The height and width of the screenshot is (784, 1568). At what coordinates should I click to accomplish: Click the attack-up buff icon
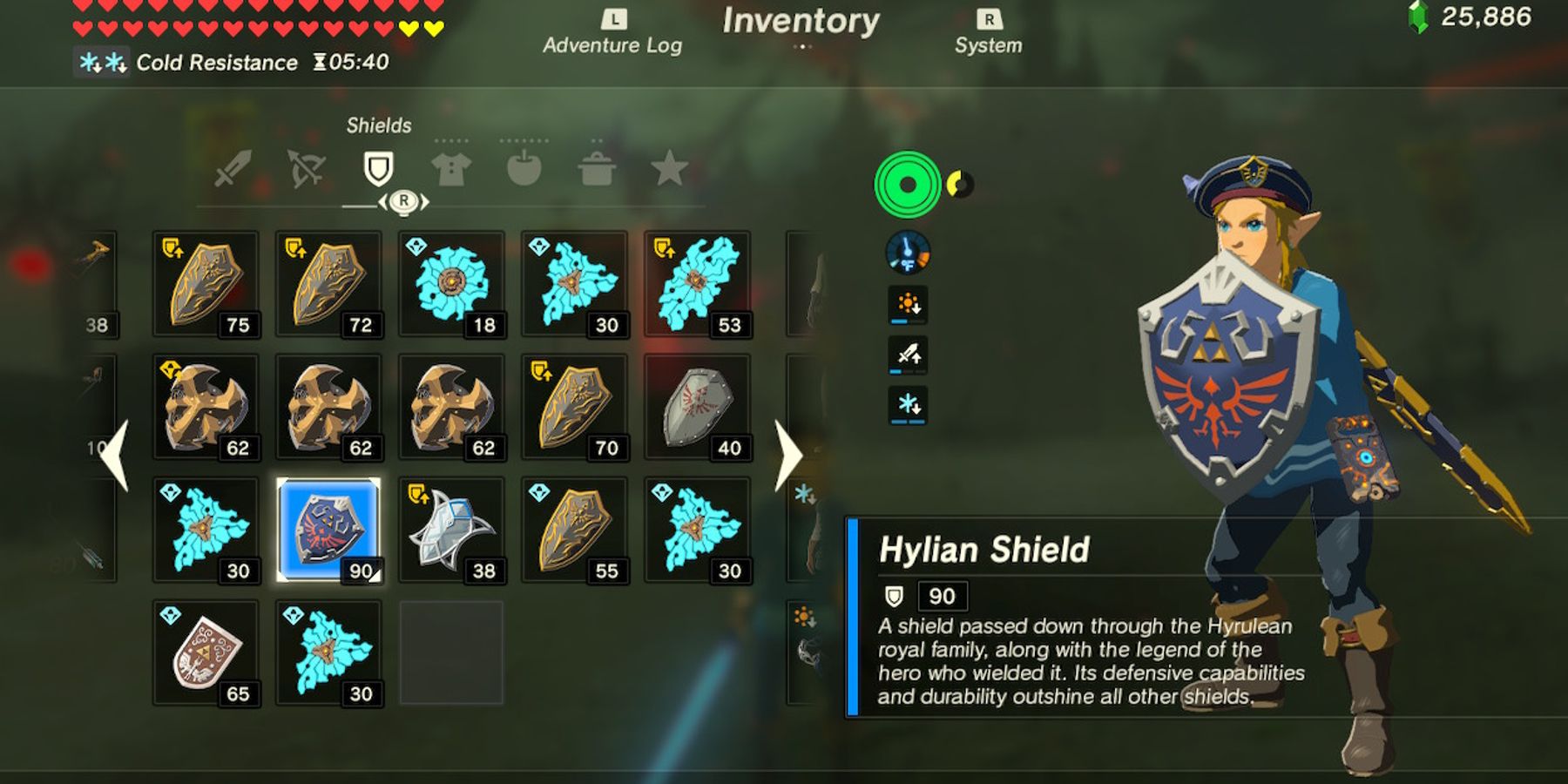click(x=907, y=355)
